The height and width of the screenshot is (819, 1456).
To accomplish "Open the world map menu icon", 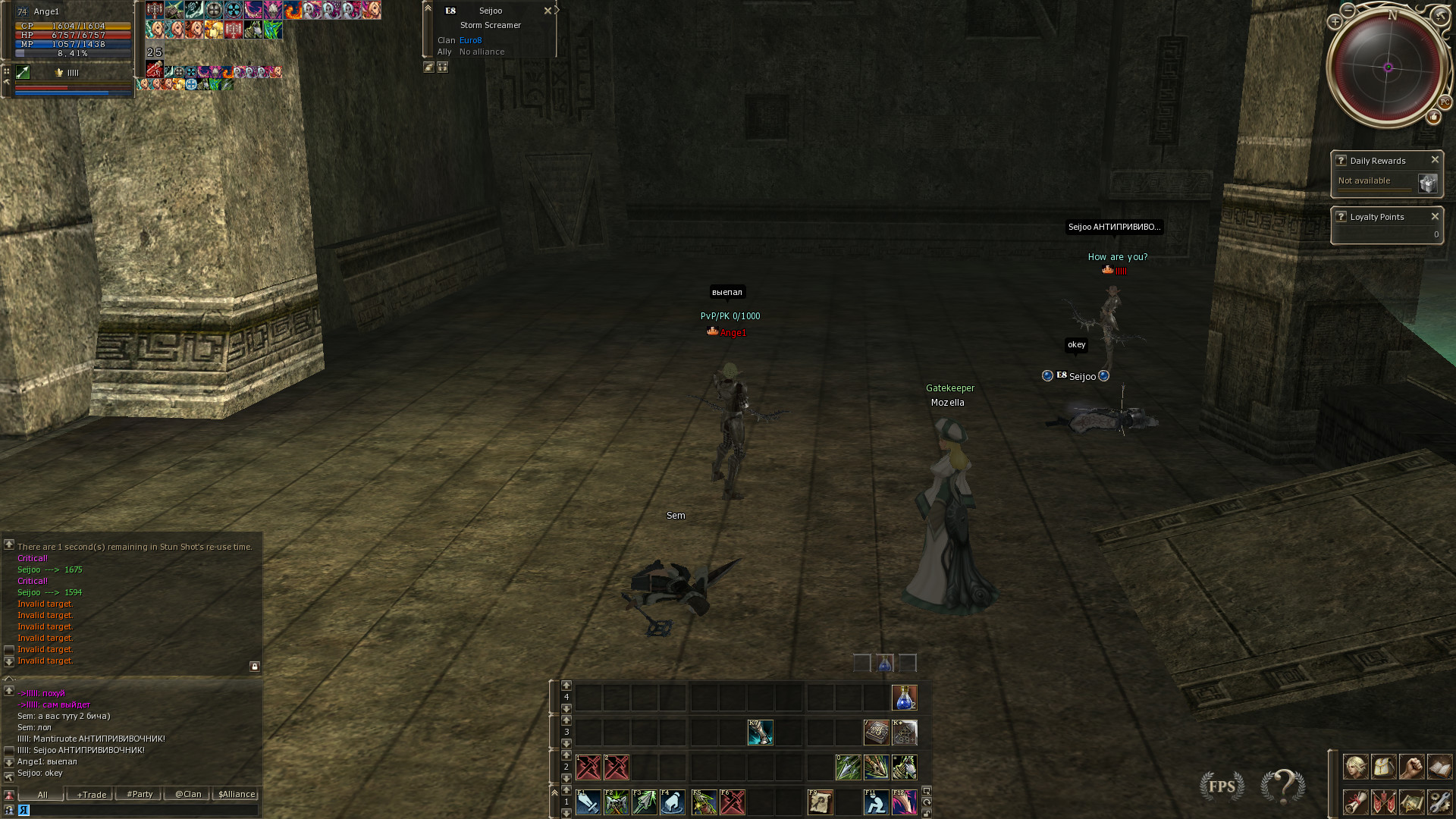I will pyautogui.click(x=1411, y=802).
